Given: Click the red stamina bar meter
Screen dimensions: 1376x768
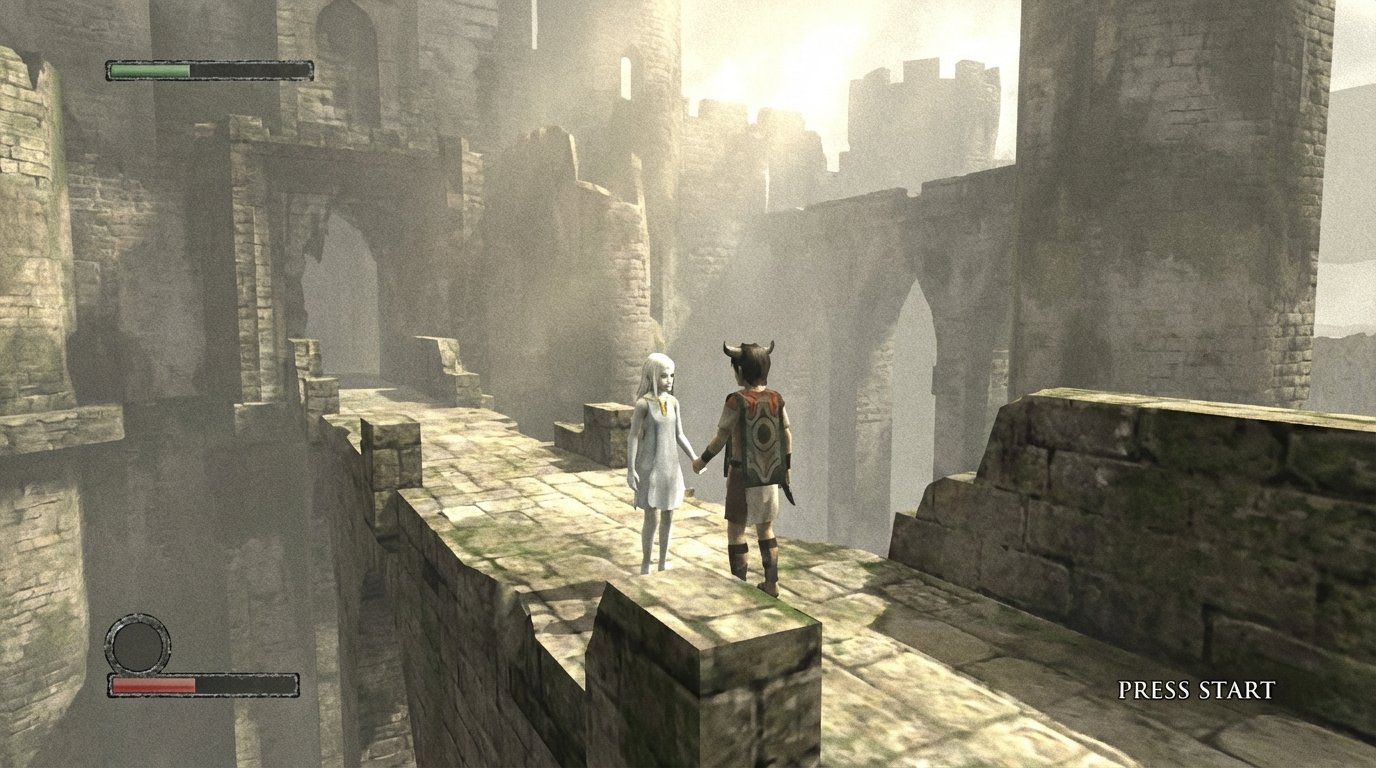Looking at the screenshot, I should tap(155, 687).
